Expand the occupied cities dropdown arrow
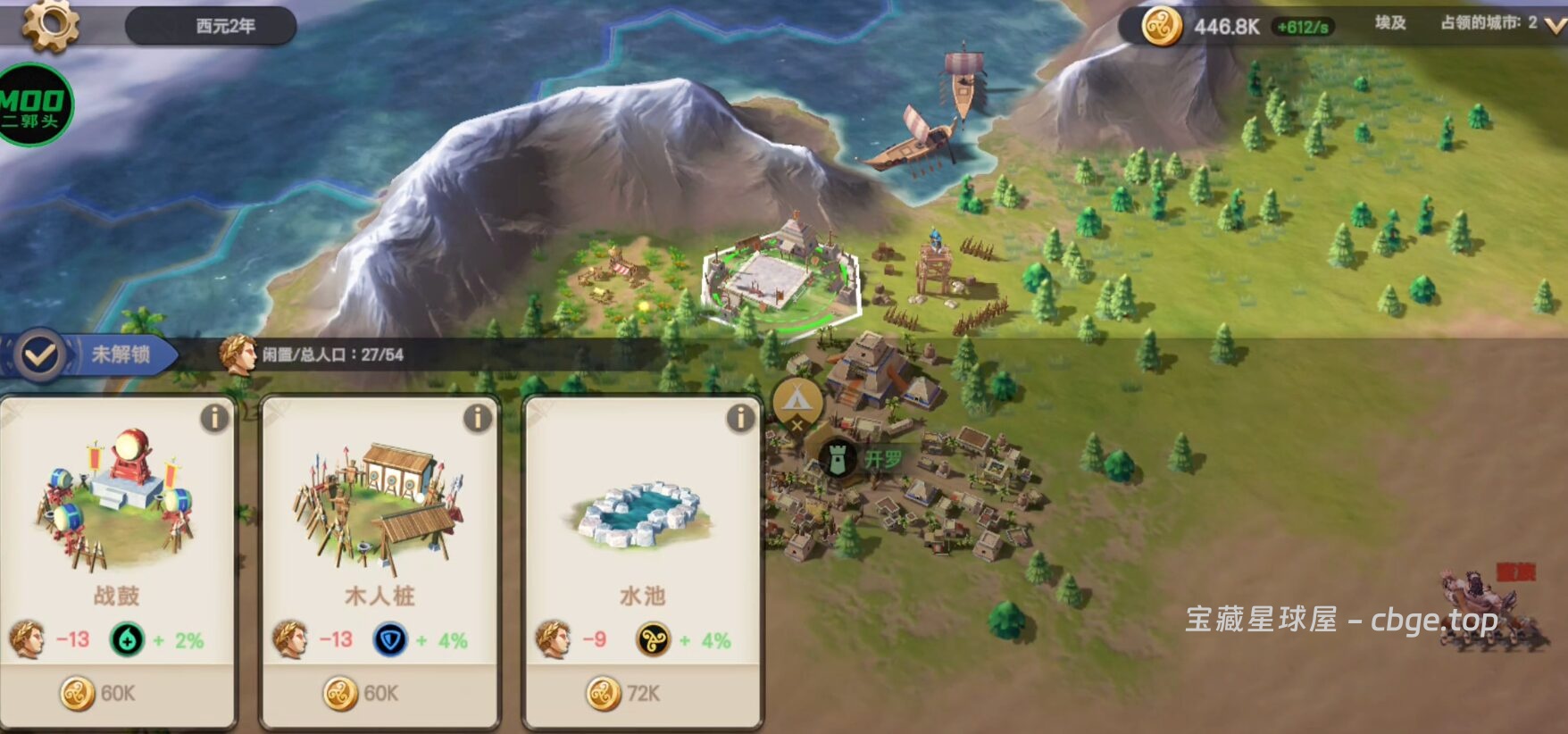Screen dimensions: 1568x734 tap(1555, 25)
